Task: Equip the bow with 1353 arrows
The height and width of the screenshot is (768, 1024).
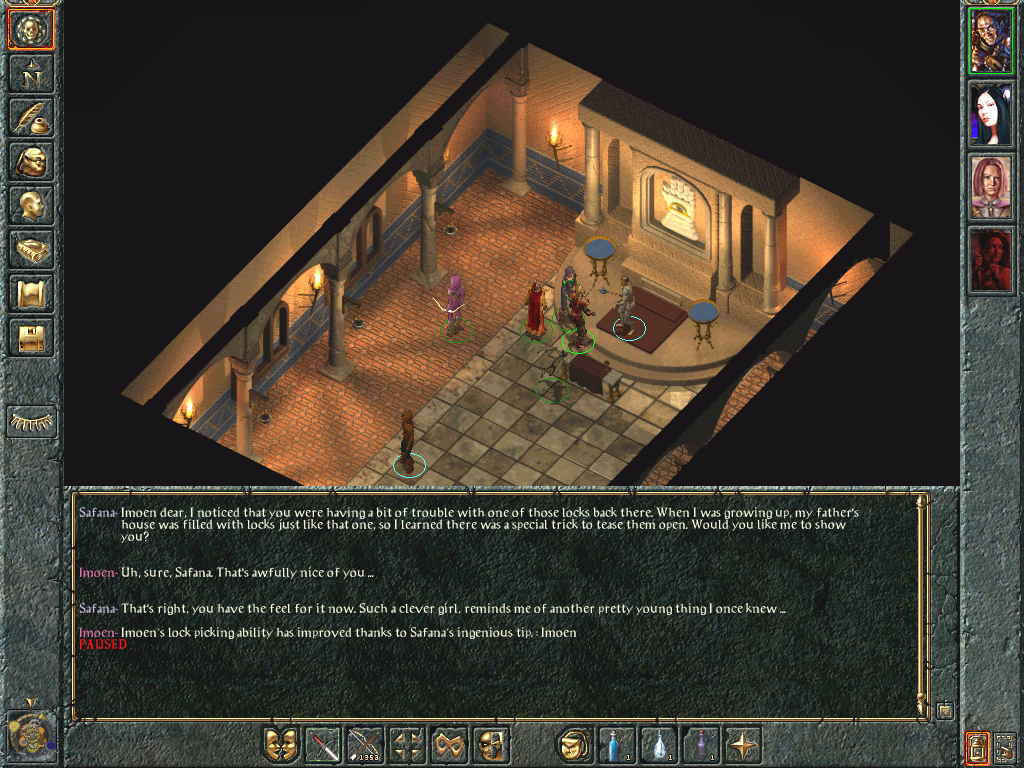Action: click(366, 745)
